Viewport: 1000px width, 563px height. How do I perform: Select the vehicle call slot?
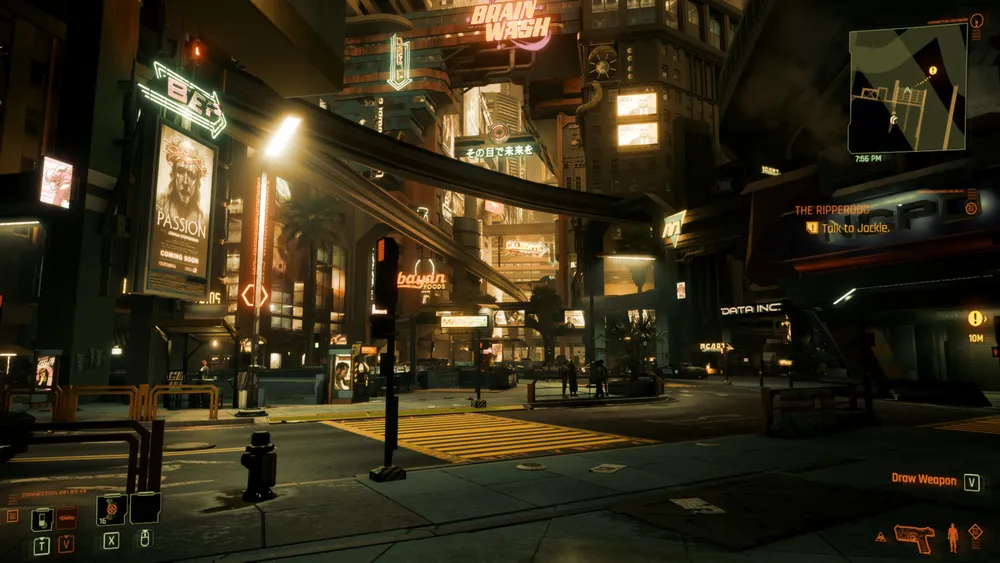[x=66, y=518]
